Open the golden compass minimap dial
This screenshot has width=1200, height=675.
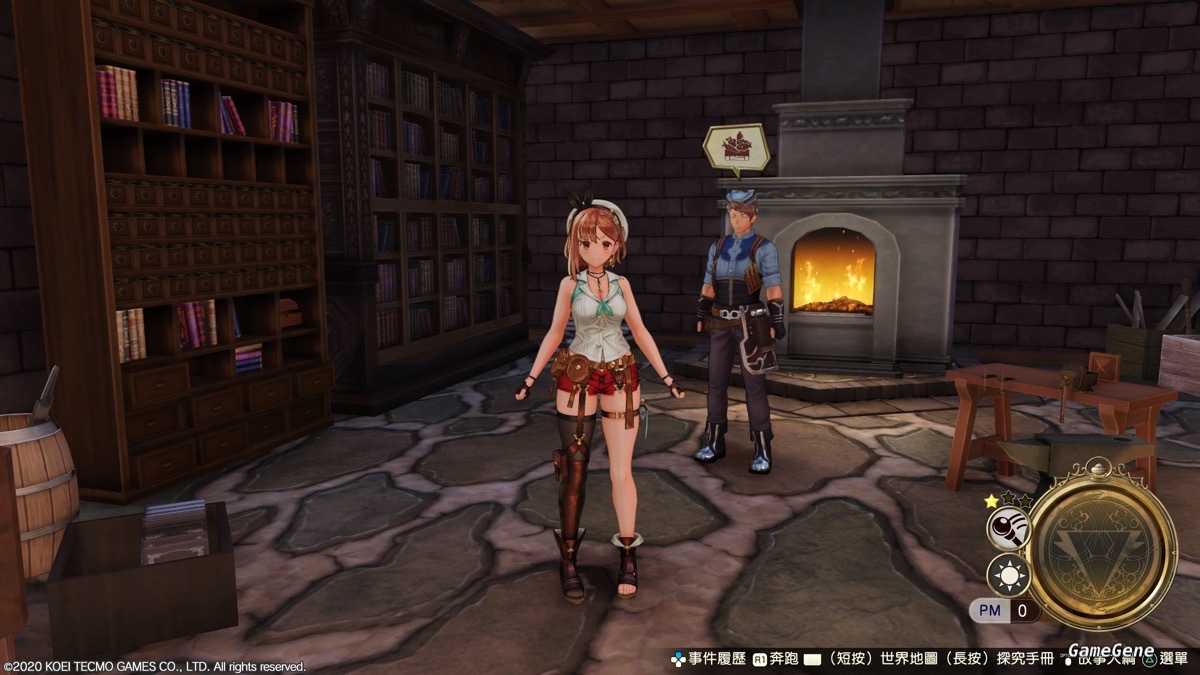(x=1099, y=544)
